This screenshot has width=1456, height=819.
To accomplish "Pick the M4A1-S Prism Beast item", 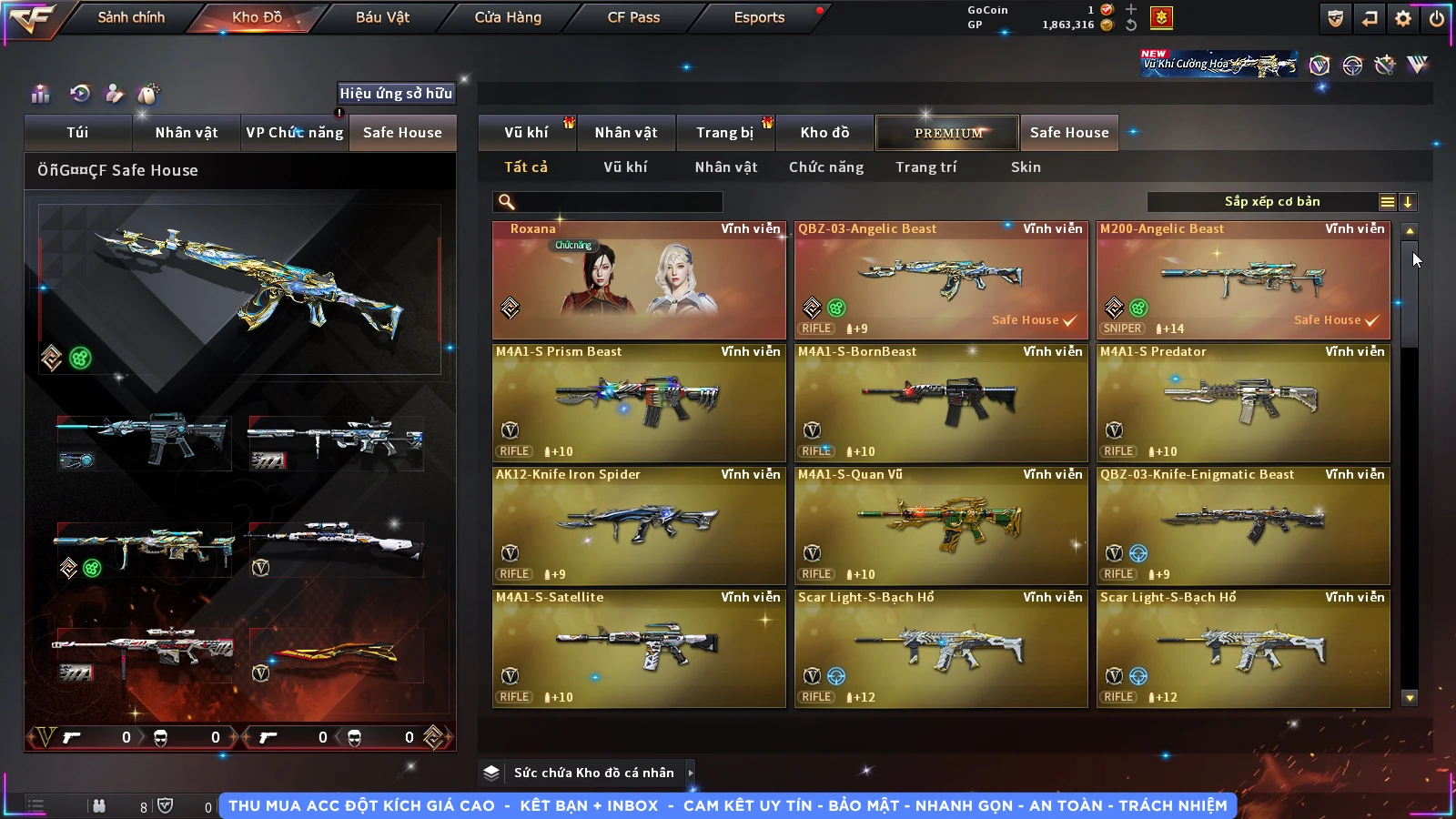I will click(639, 403).
